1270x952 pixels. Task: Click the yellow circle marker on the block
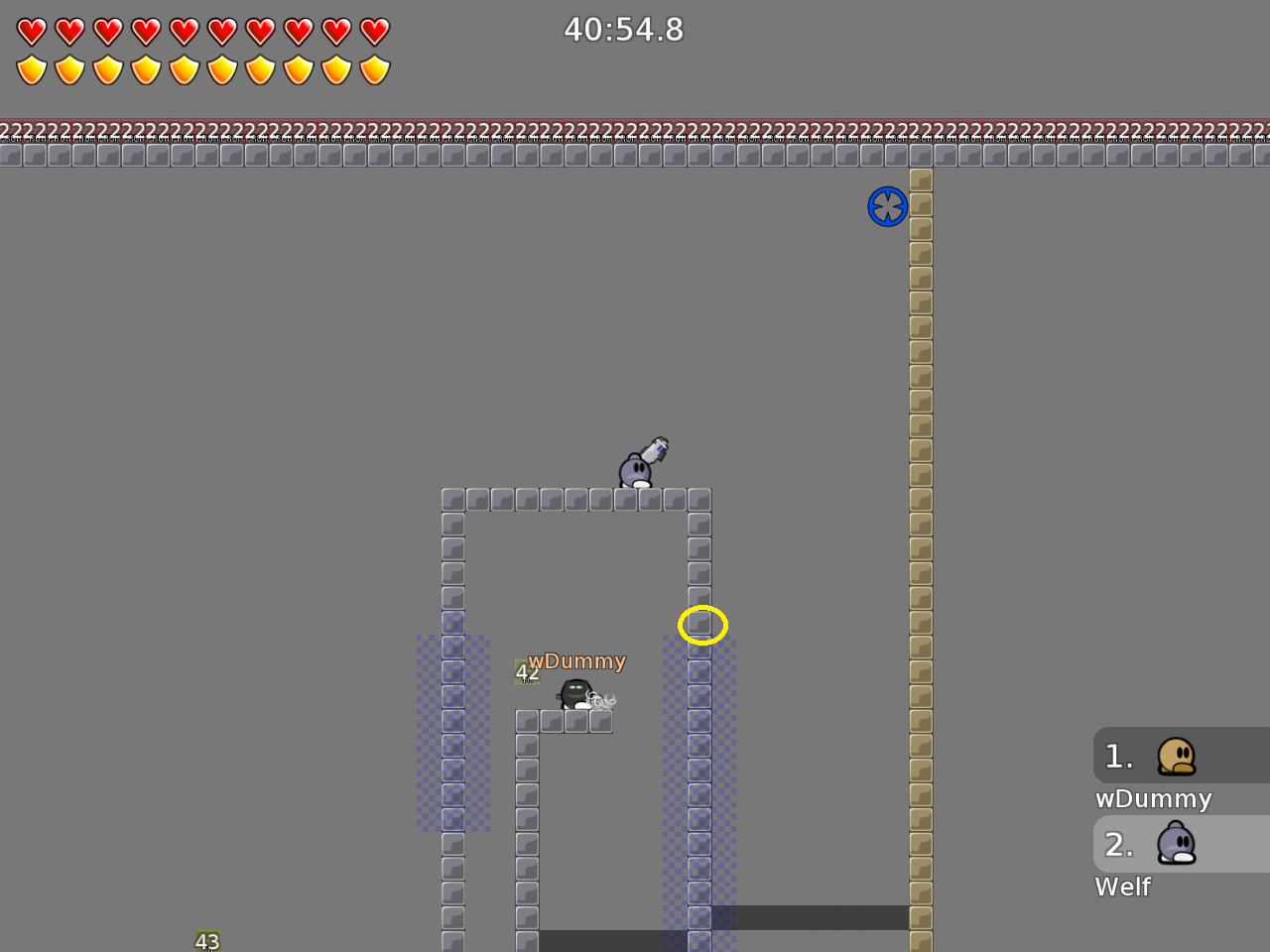pyautogui.click(x=703, y=624)
